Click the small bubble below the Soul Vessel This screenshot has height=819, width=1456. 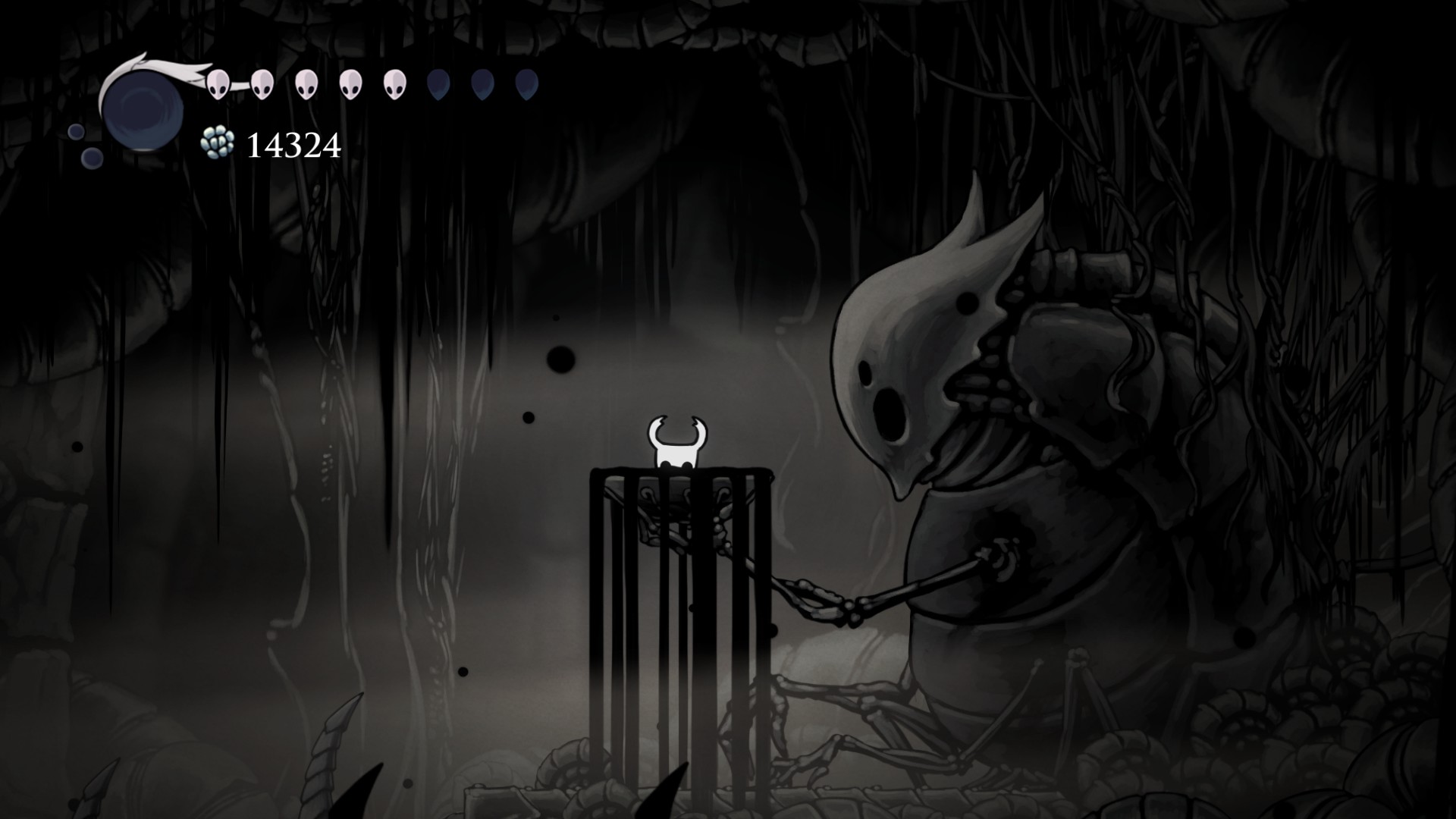coord(91,158)
